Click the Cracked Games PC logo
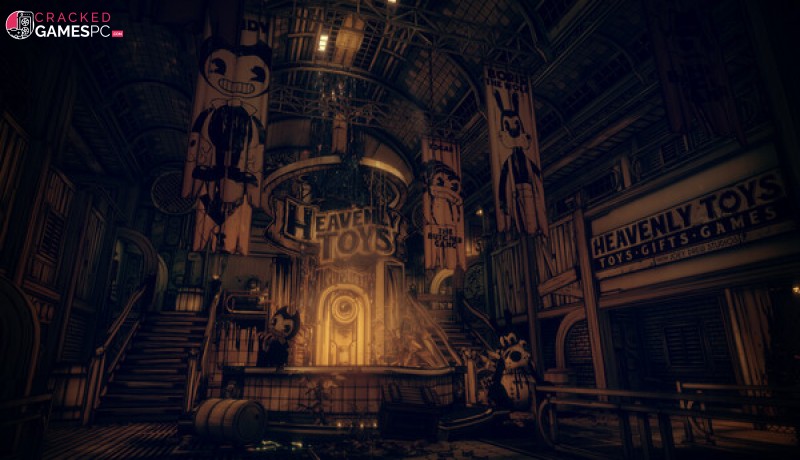Viewport: 800px width, 460px height. [63, 24]
